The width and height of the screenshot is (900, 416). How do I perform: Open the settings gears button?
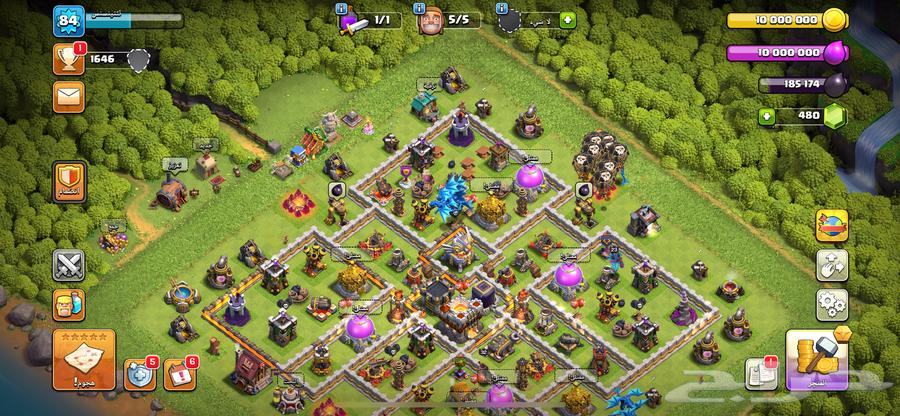[831, 301]
